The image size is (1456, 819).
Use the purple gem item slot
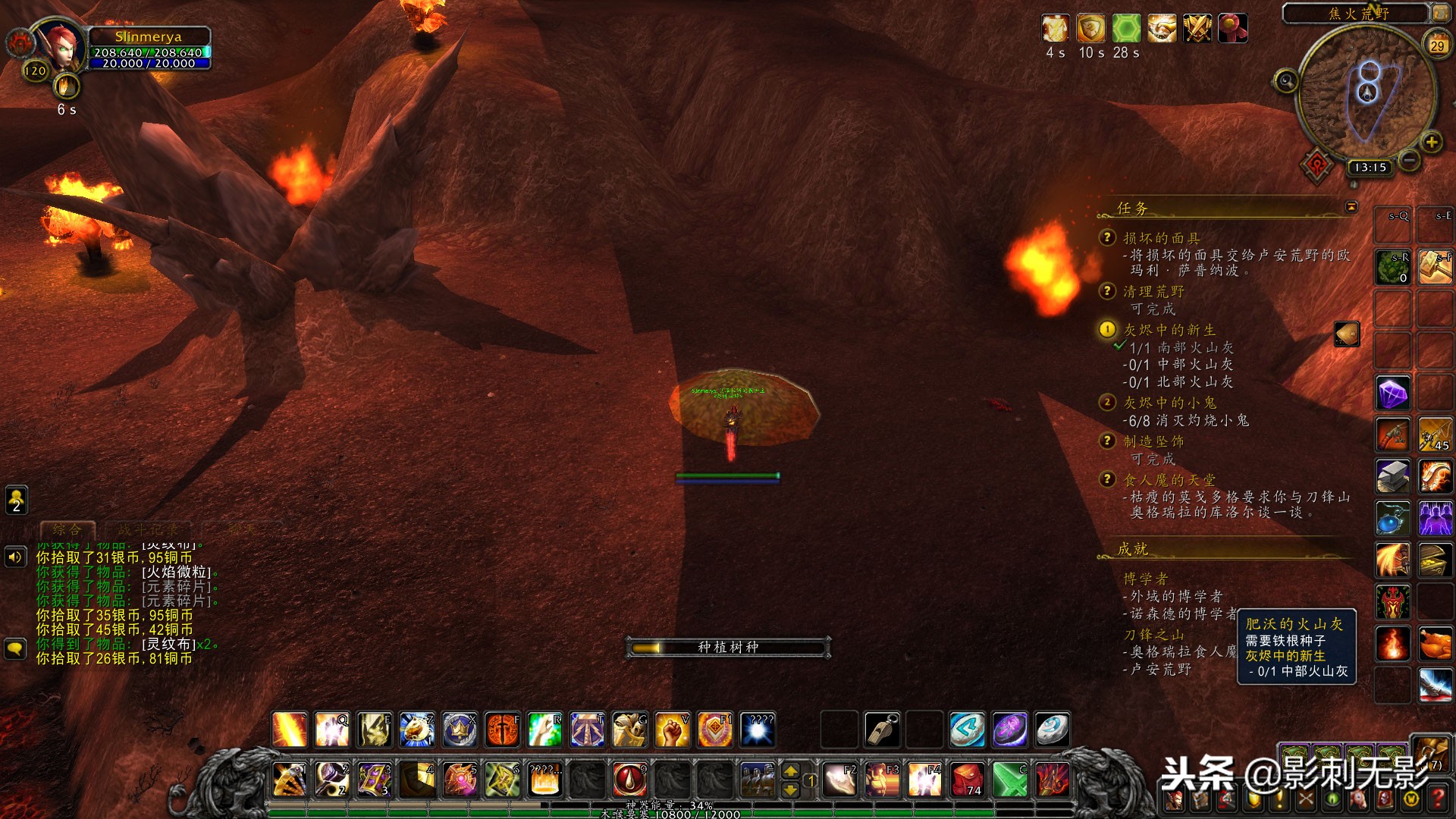tap(1392, 394)
